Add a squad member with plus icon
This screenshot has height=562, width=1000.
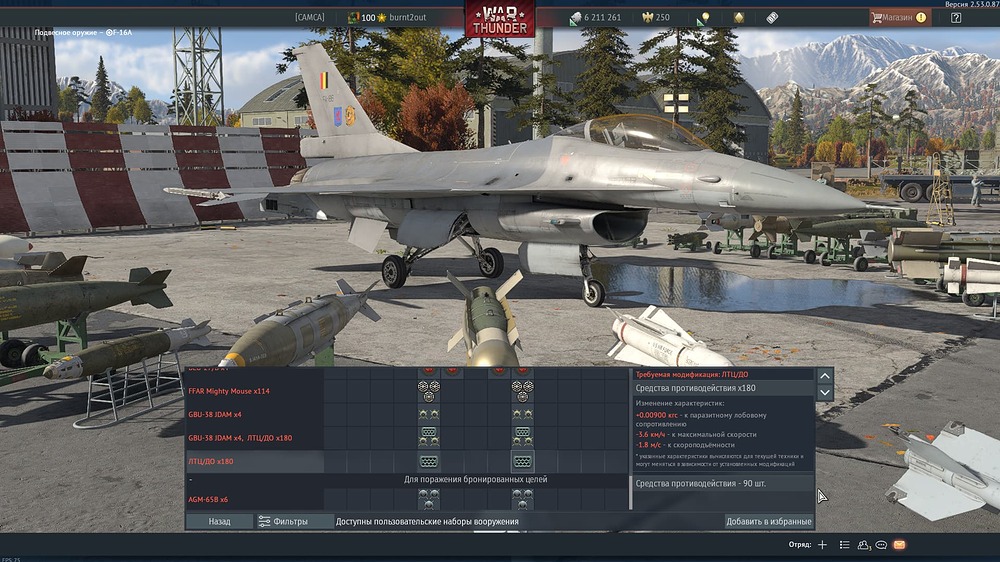coord(822,545)
